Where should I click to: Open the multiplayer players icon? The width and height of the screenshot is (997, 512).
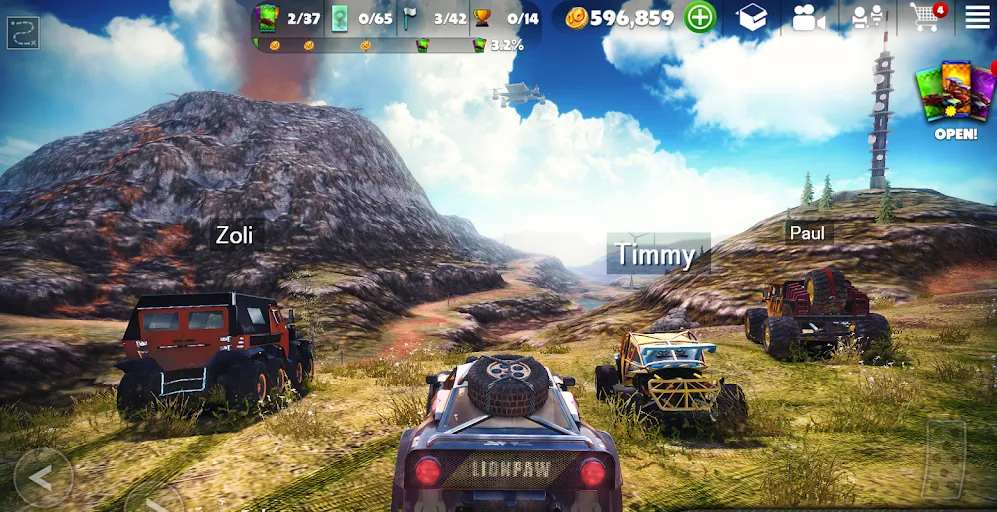coord(867,17)
